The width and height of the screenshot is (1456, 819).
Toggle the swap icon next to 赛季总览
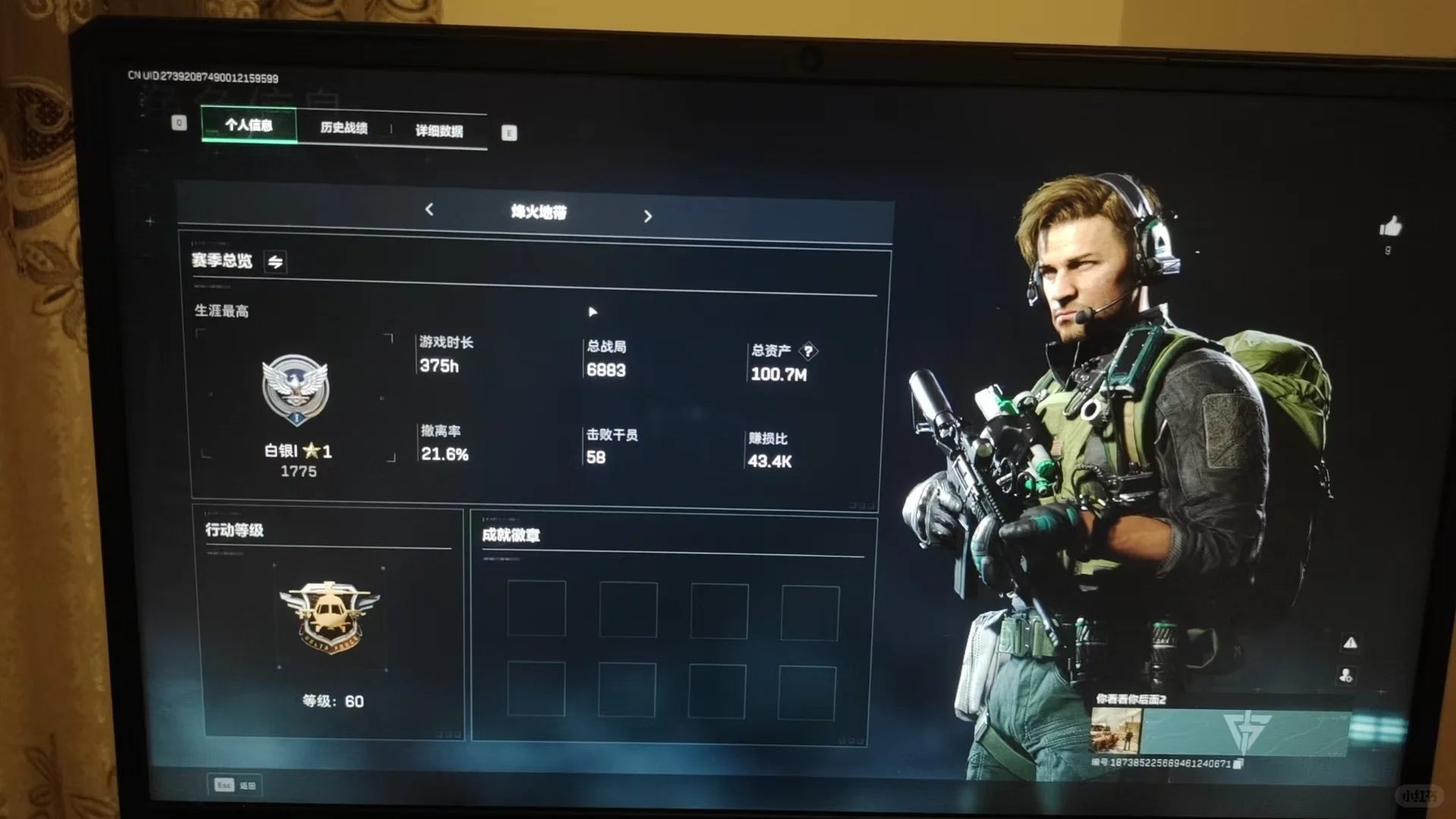pos(275,262)
